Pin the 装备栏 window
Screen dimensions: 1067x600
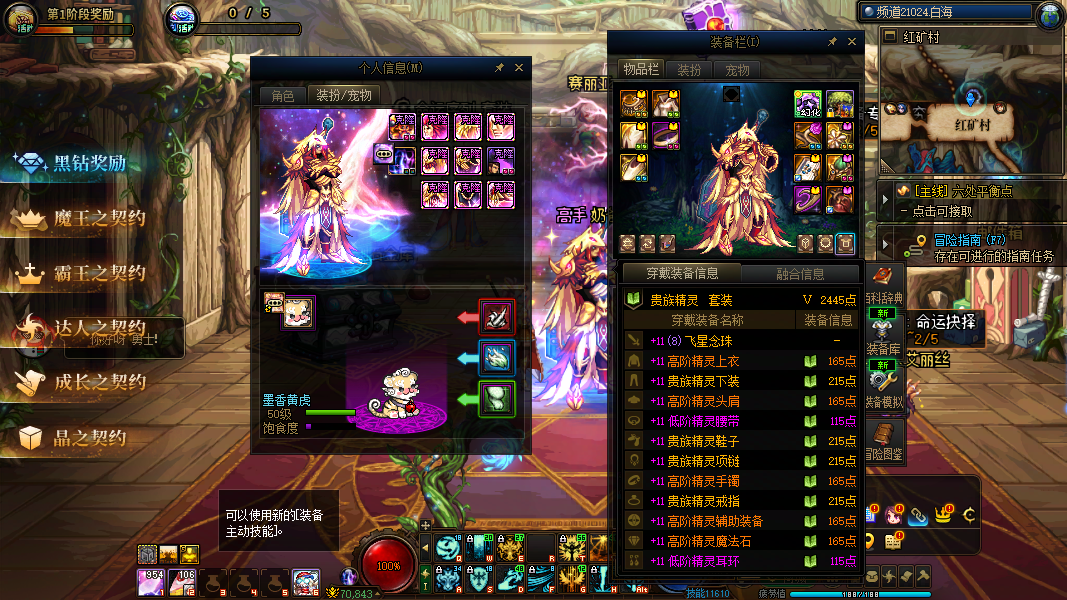pos(832,42)
